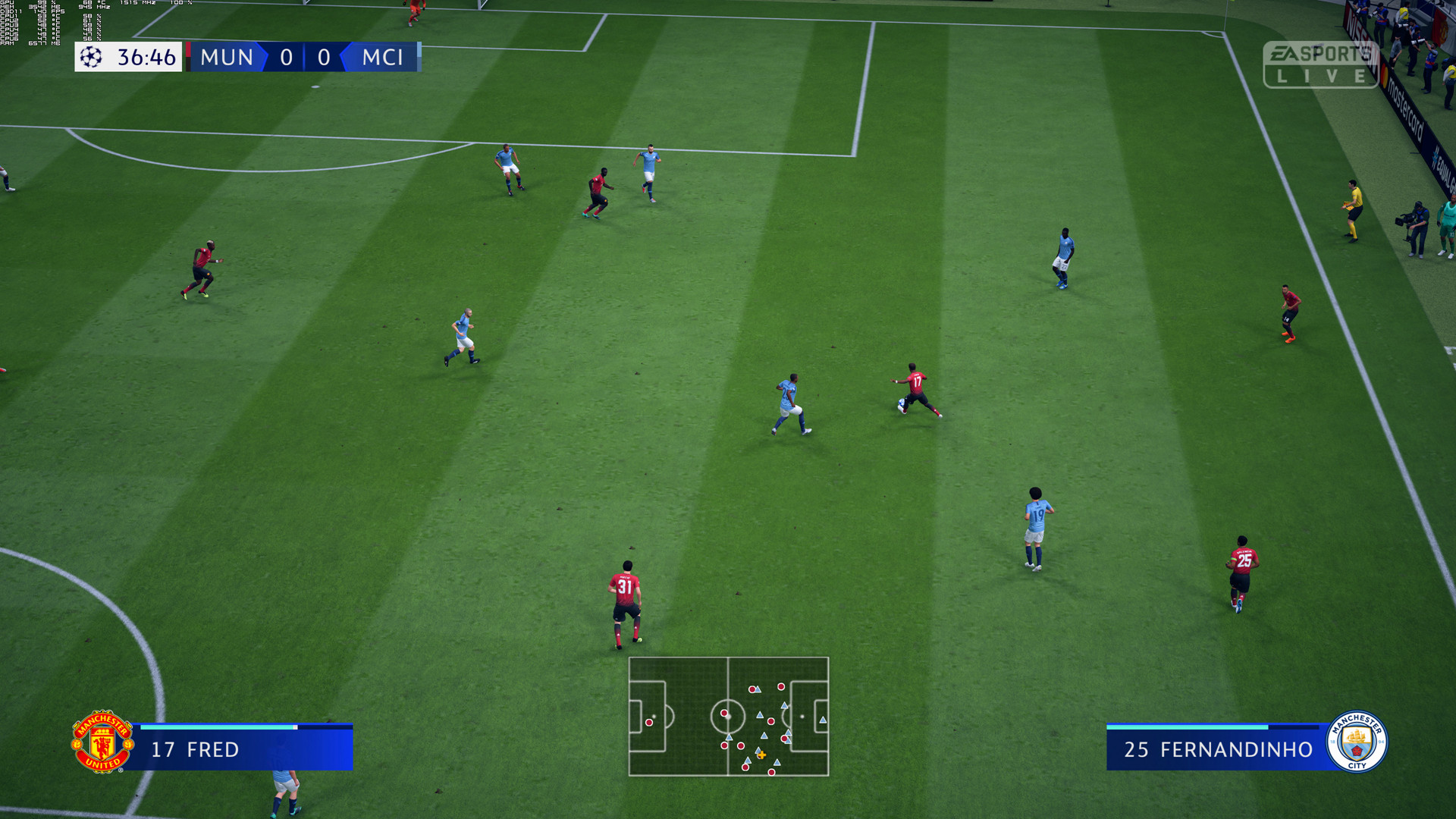Select the Manchester United crest
1456x819 pixels.
pyautogui.click(x=102, y=742)
